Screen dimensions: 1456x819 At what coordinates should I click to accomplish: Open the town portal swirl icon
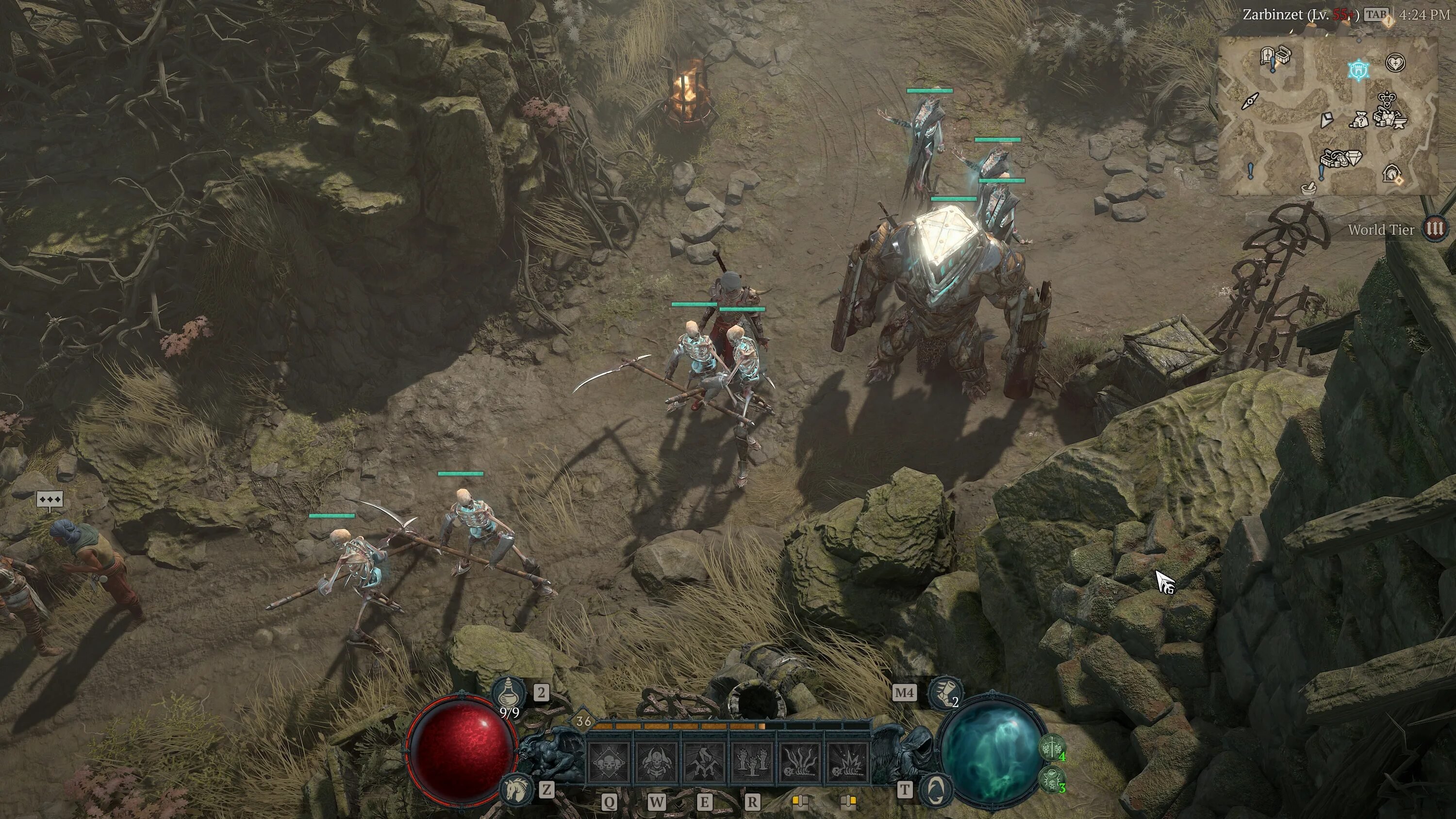click(x=936, y=789)
